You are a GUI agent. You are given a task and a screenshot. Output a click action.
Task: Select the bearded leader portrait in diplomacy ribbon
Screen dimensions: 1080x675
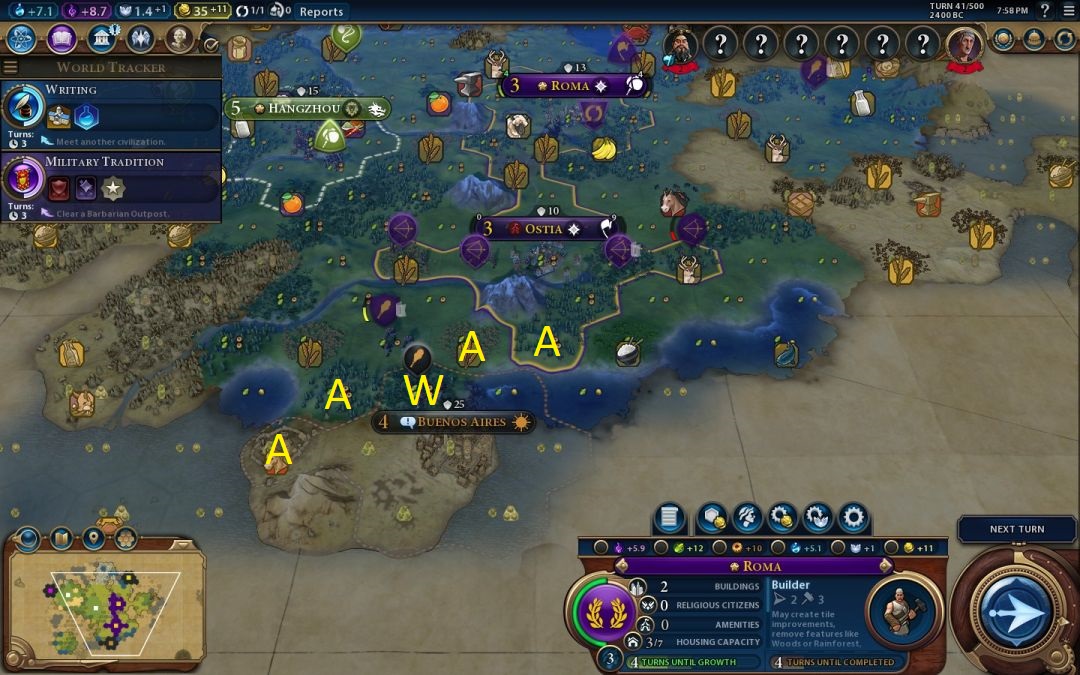coord(680,45)
